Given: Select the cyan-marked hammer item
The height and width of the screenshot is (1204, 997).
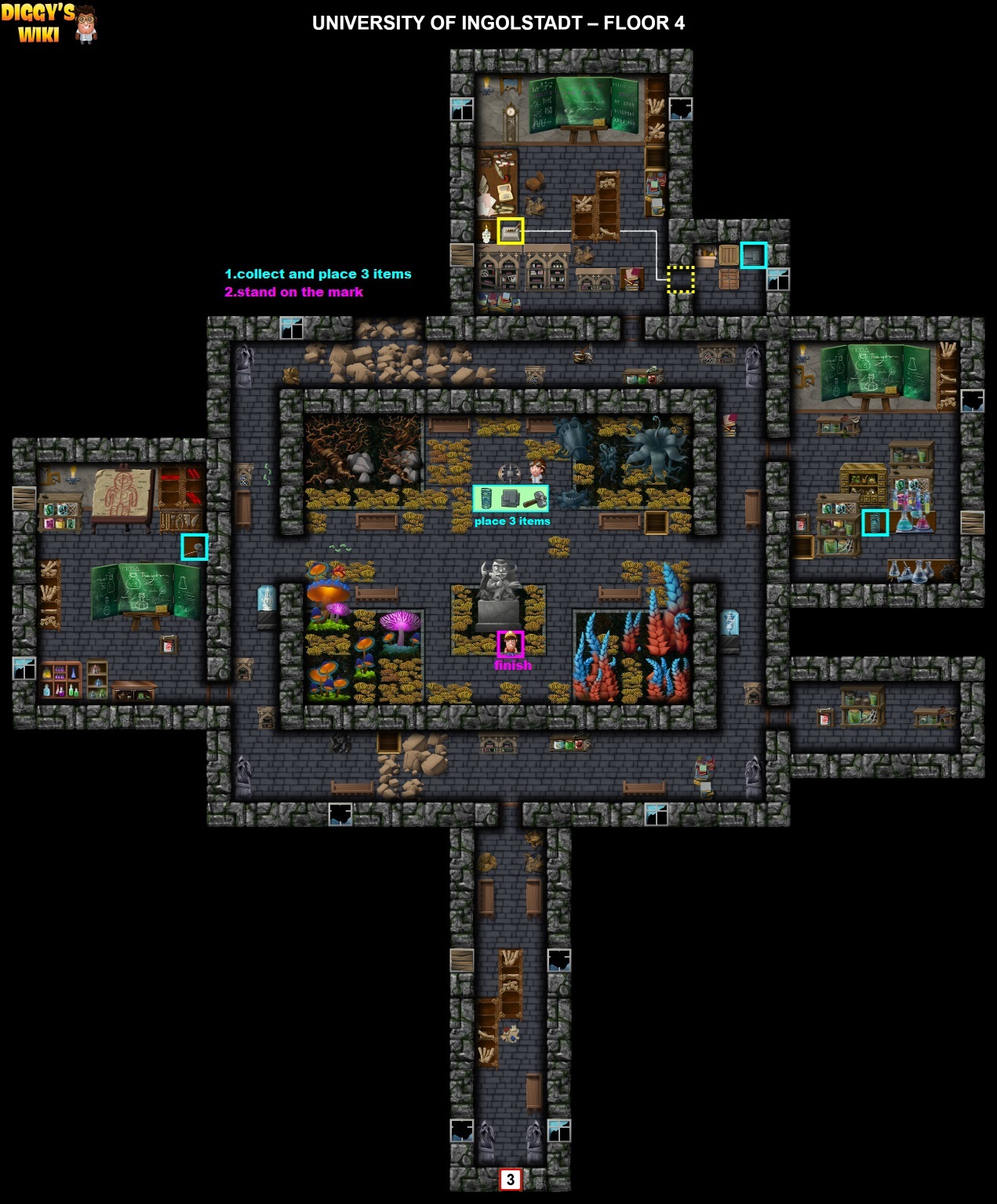Looking at the screenshot, I should 195,547.
